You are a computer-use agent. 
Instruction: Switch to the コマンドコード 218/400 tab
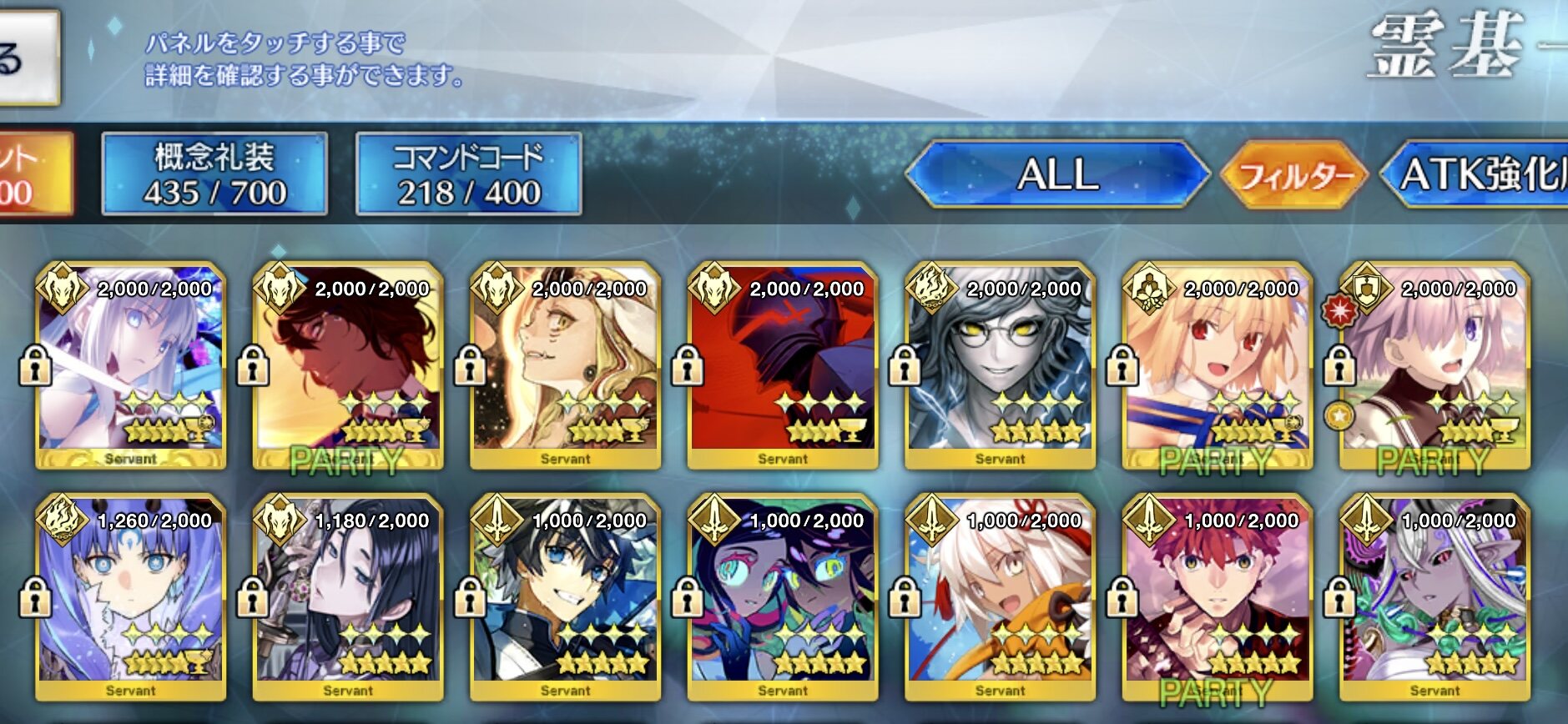pyautogui.click(x=468, y=174)
